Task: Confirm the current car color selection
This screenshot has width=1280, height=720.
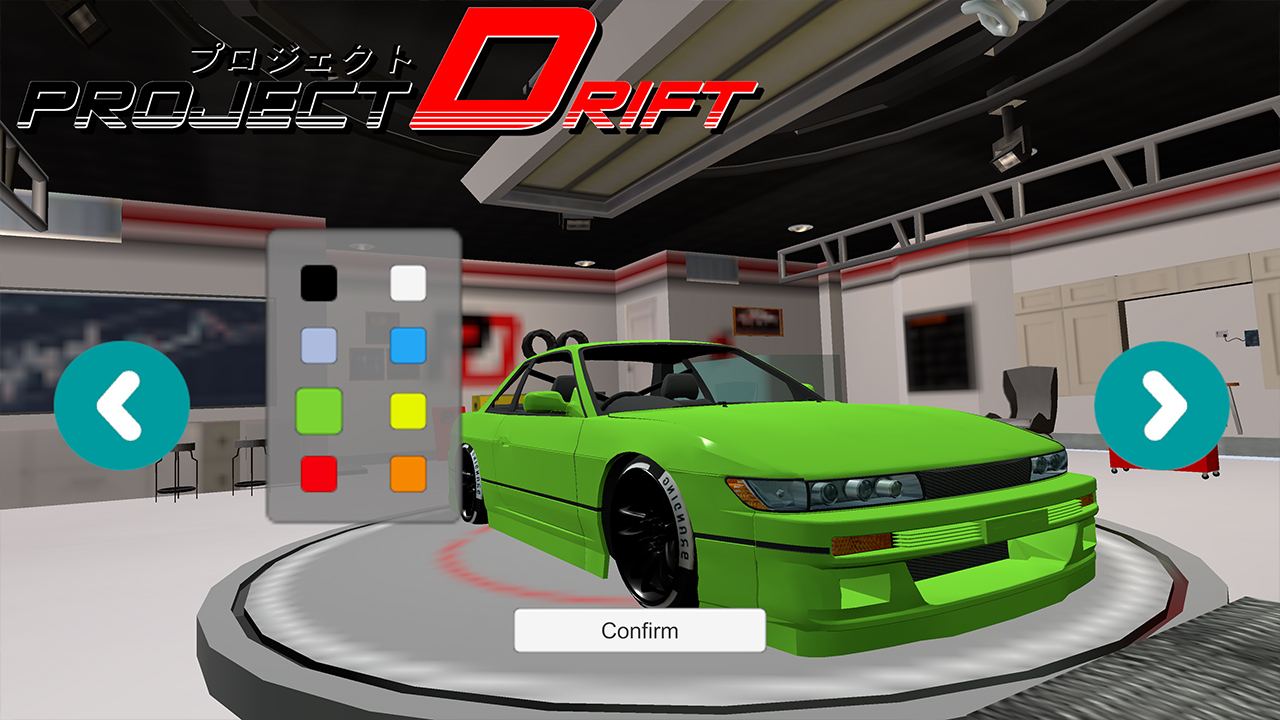Action: tap(639, 630)
